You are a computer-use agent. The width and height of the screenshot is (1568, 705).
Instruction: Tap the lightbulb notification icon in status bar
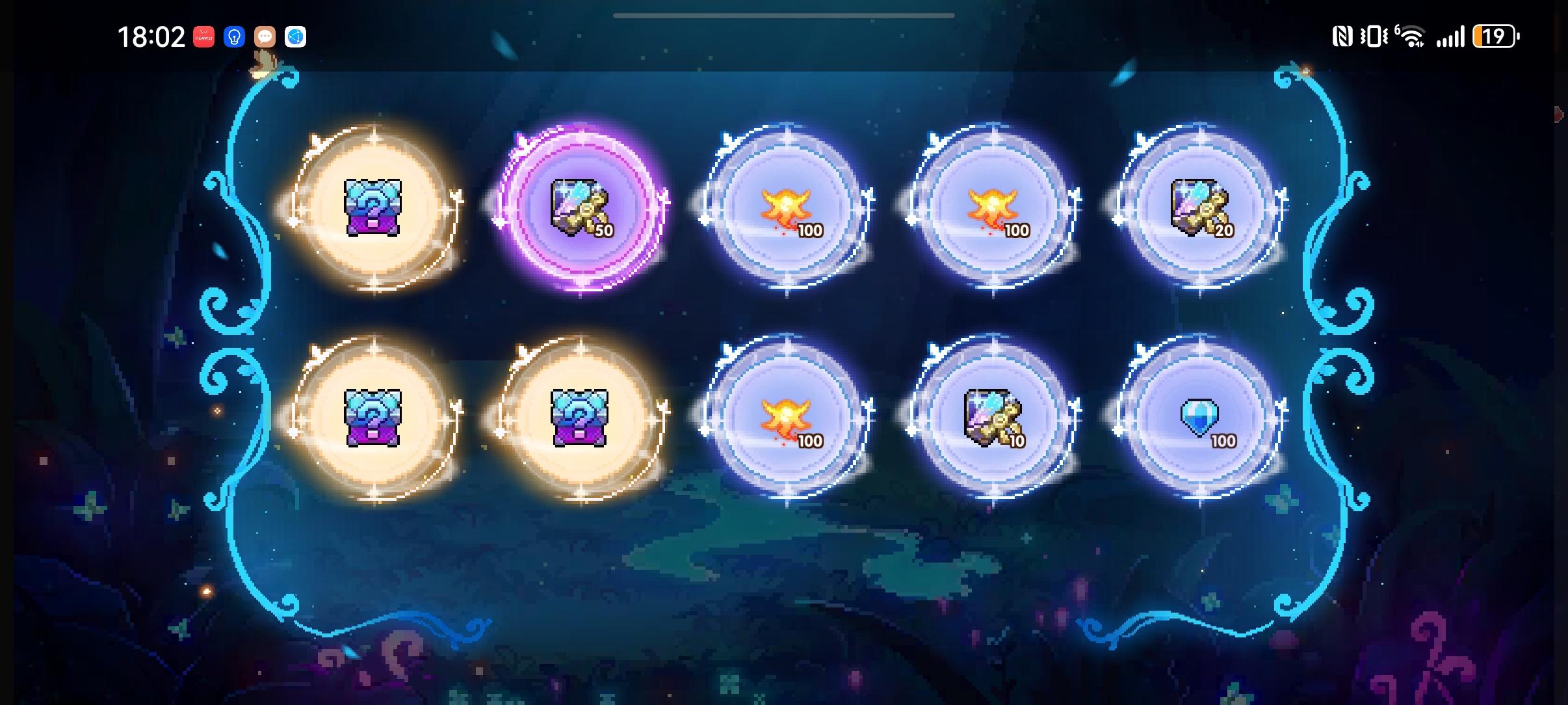[235, 37]
